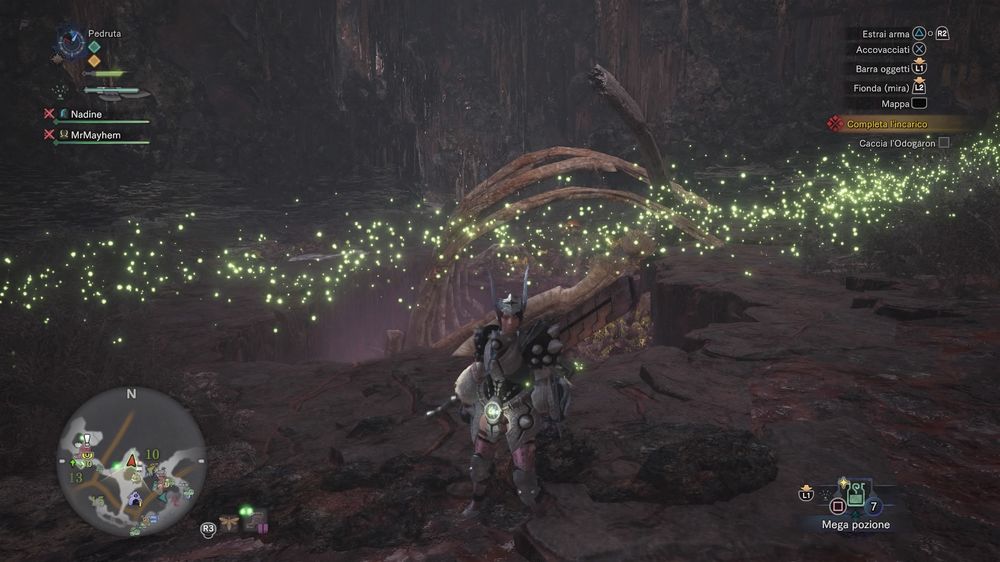Viewport: 1000px width, 562px height.
Task: Choose the slinger ammo icon with purple bars
Action: point(255,521)
